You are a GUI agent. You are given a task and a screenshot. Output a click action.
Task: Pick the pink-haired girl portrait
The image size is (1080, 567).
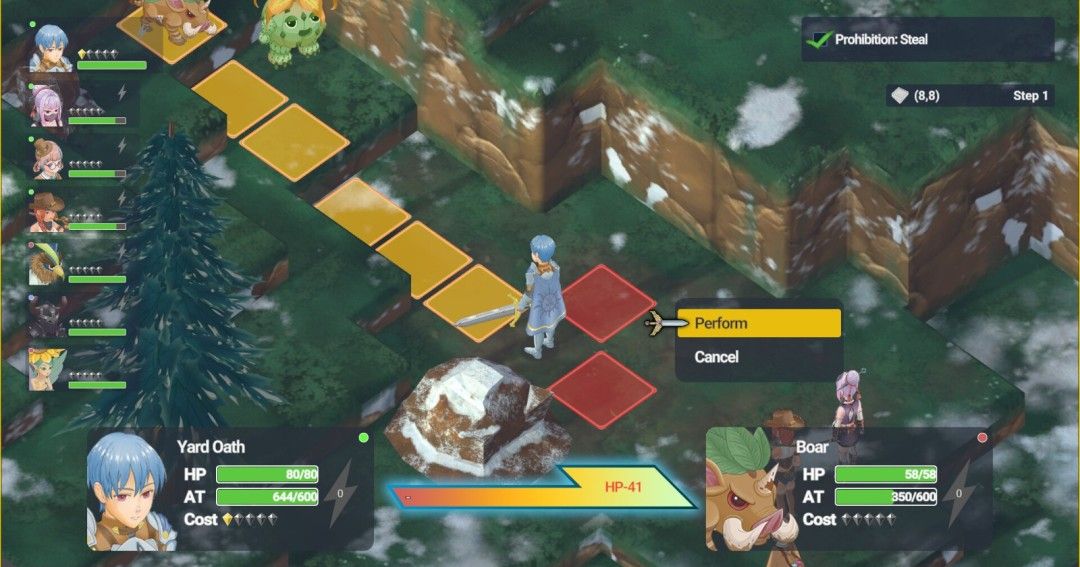pos(48,106)
